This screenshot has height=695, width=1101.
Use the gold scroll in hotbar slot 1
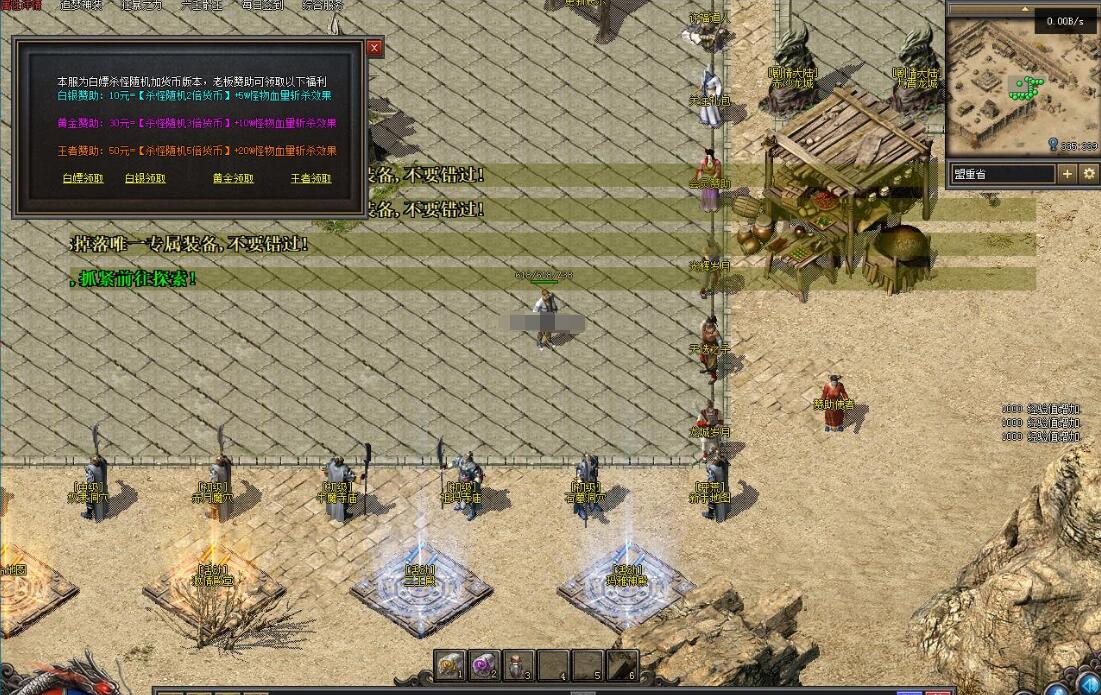[449, 664]
